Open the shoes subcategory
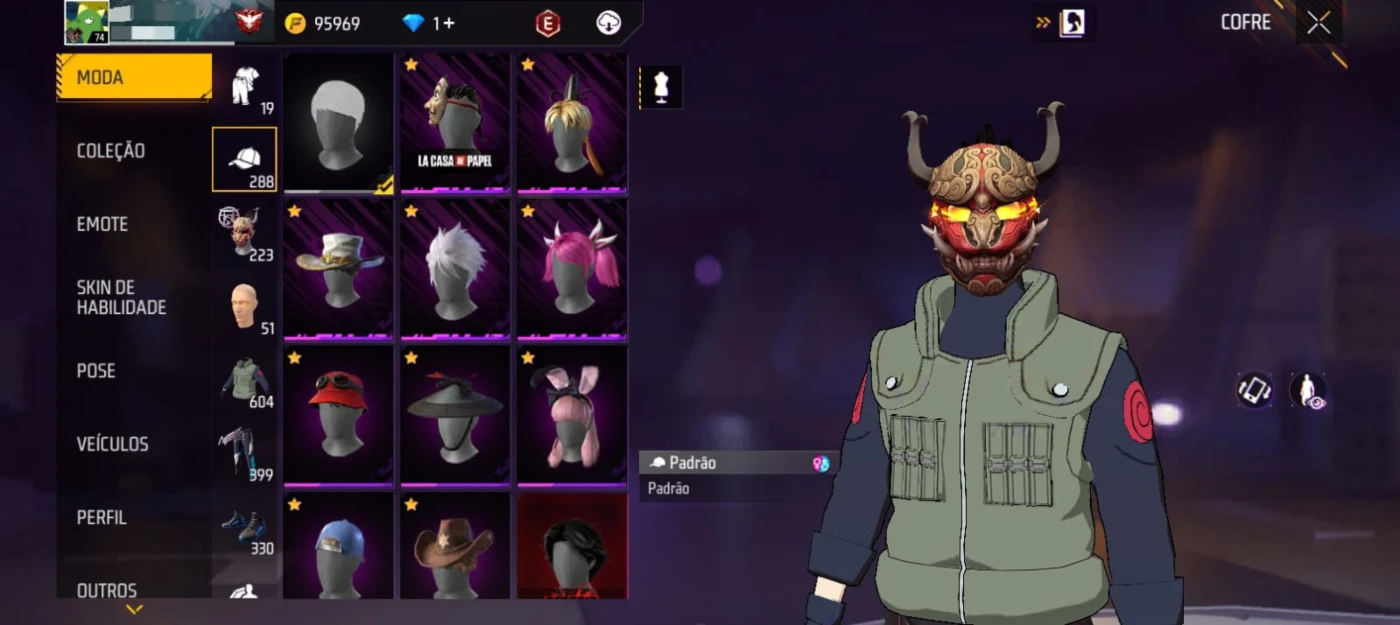 [245, 529]
